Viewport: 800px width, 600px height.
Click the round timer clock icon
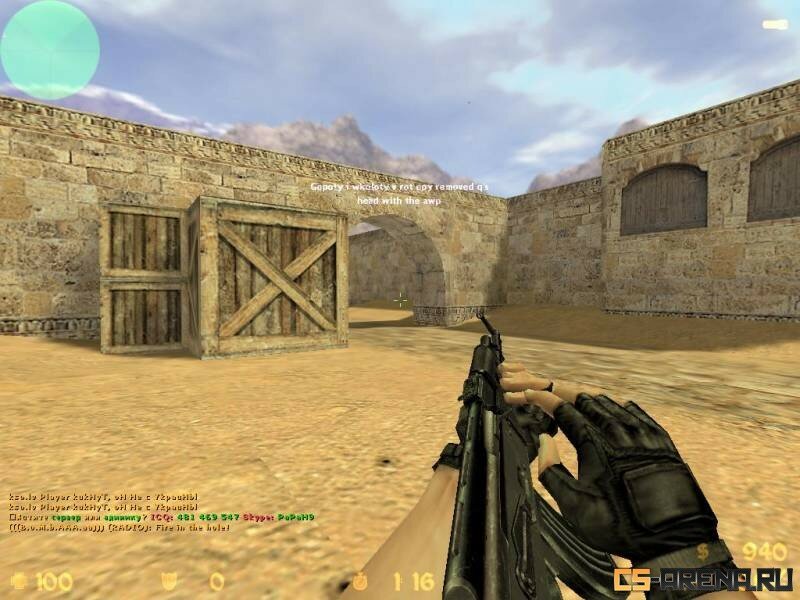point(361,579)
